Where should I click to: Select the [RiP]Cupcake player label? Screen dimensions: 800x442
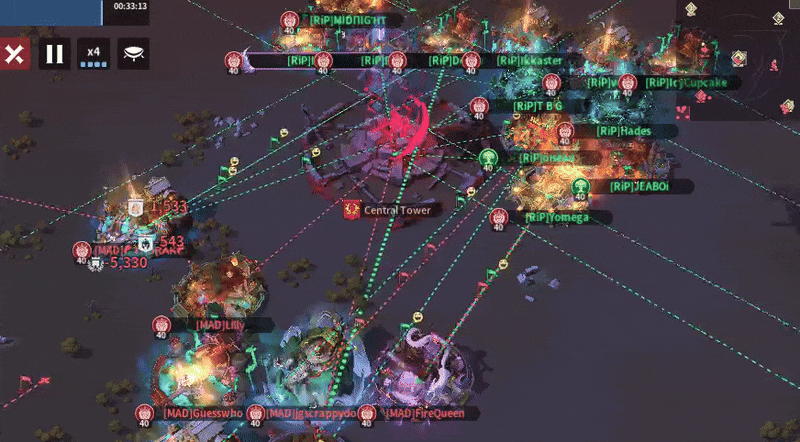coord(692,83)
